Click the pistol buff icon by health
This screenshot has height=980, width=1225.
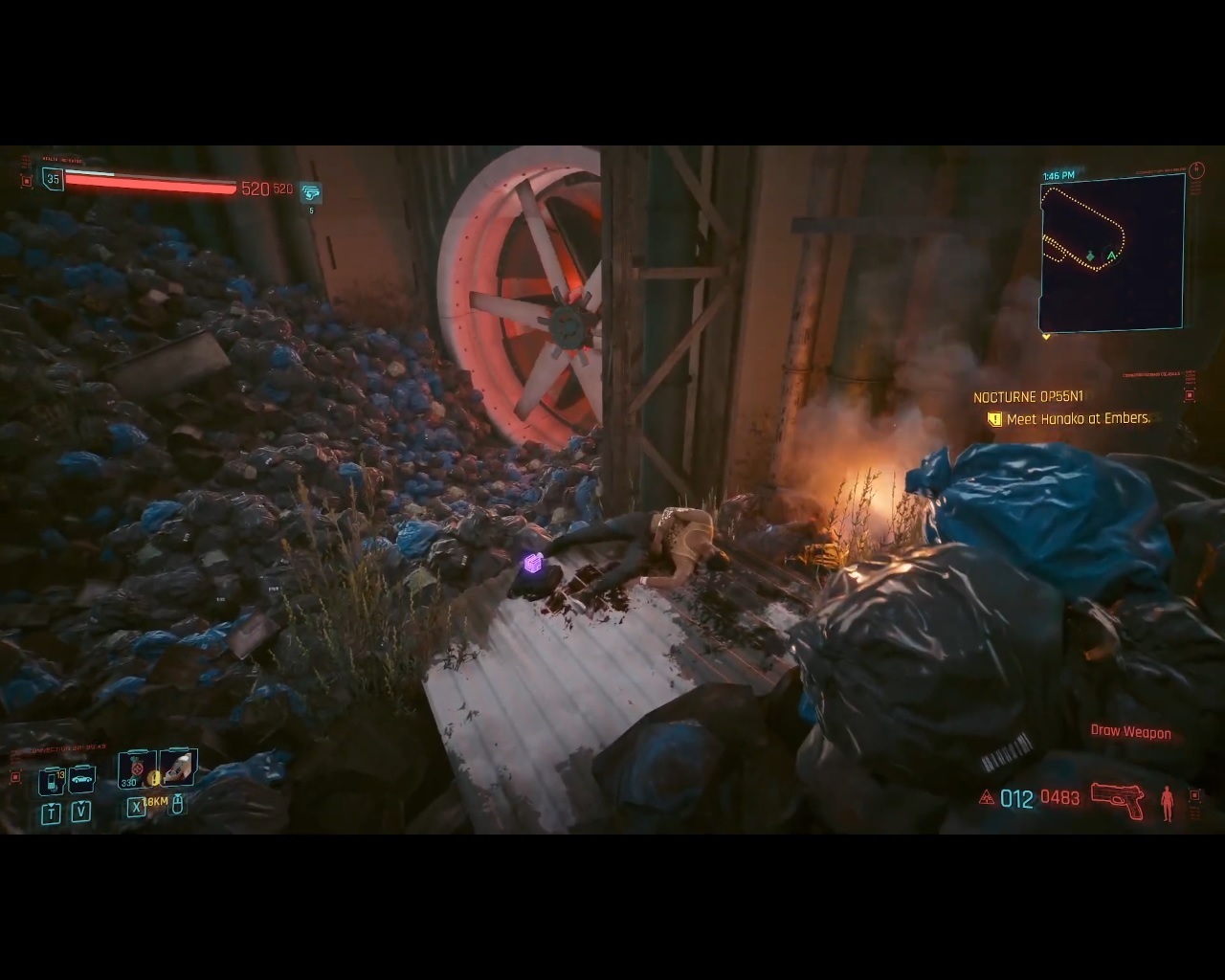311,192
